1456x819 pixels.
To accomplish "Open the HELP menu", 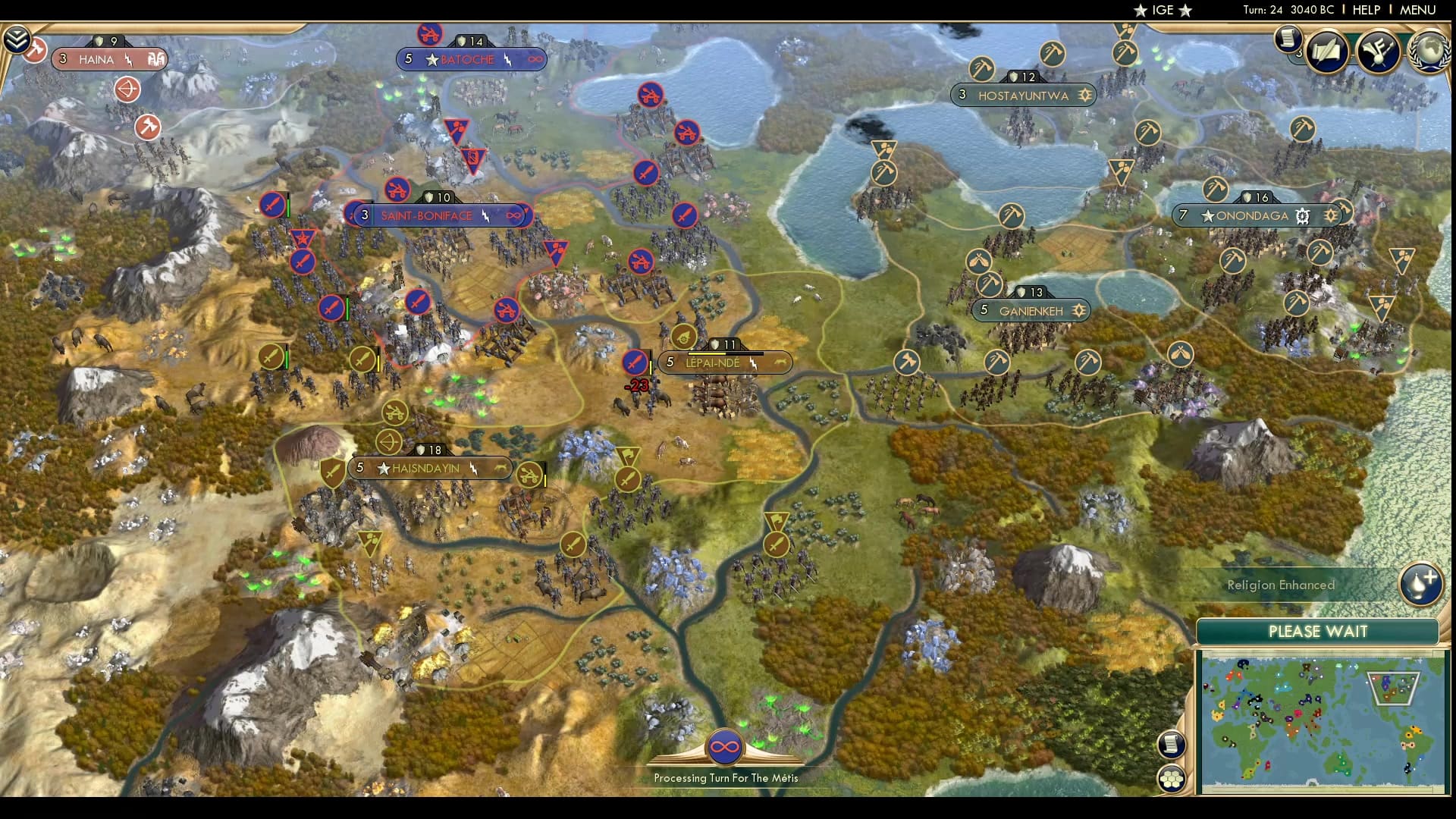I will (x=1365, y=11).
